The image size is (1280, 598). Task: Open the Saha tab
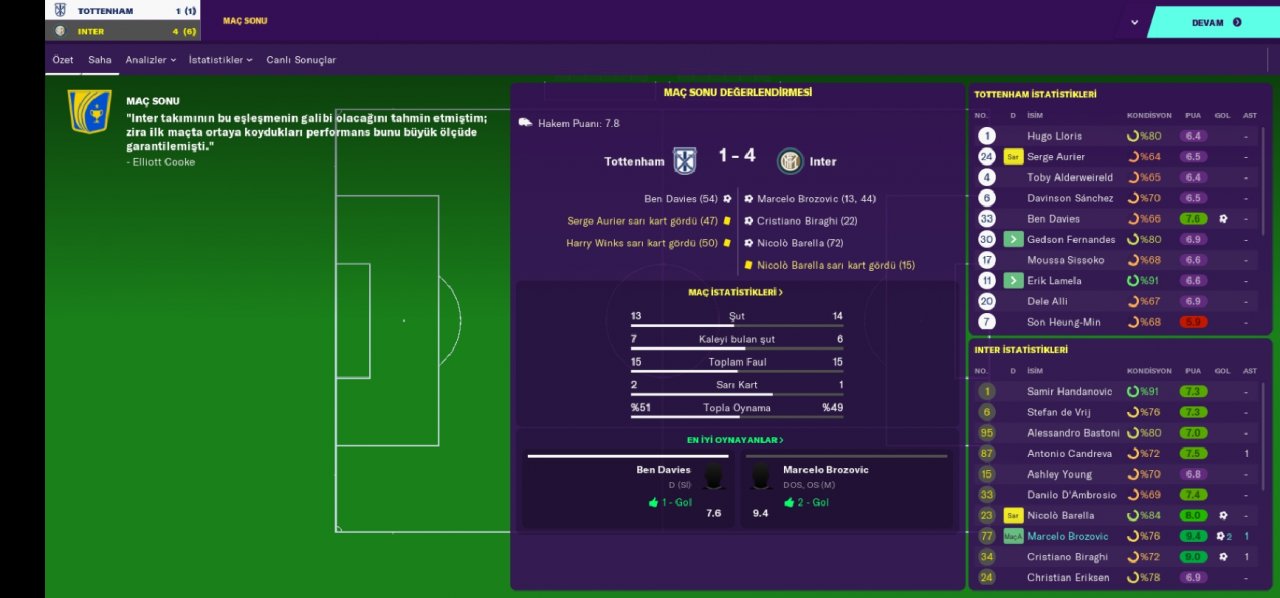(x=100, y=60)
